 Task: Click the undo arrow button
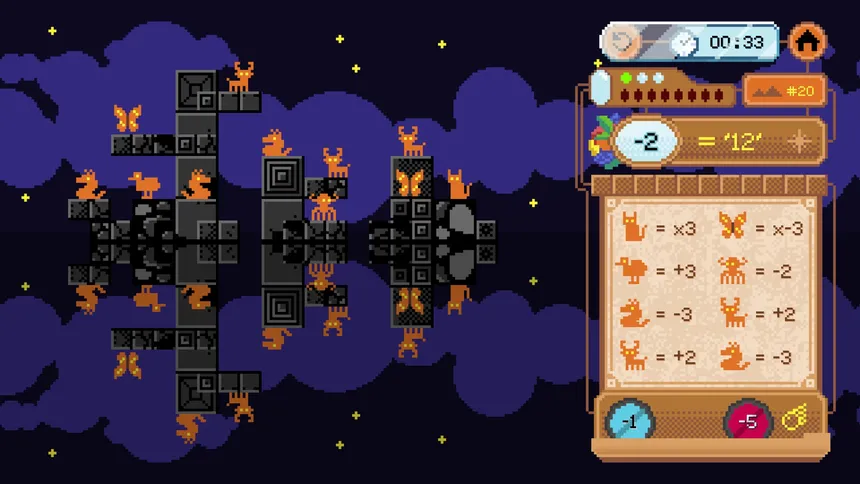point(622,42)
